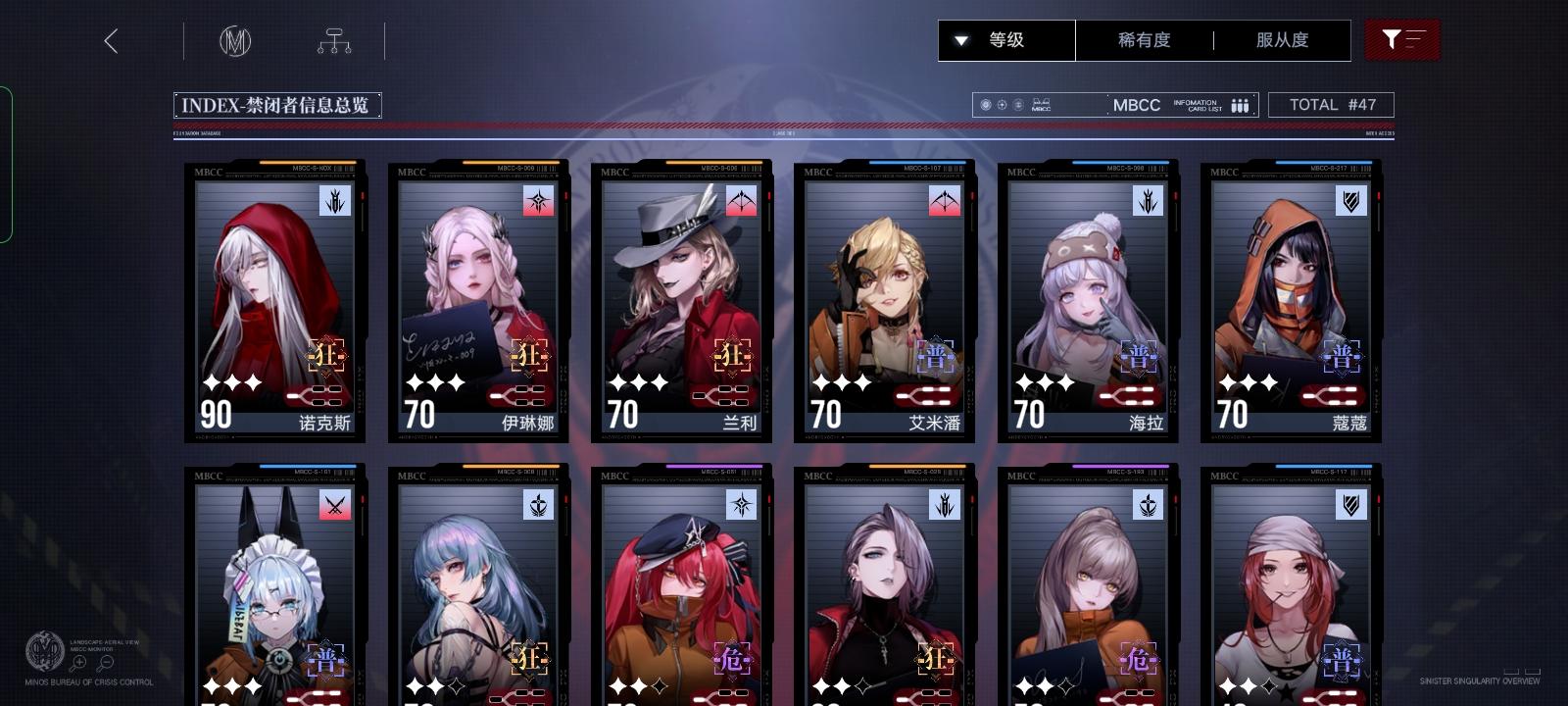Click the MINOS BUREAU OF CRISIS CONTROL logo
Viewport: 1568px width, 706px height.
click(x=43, y=649)
